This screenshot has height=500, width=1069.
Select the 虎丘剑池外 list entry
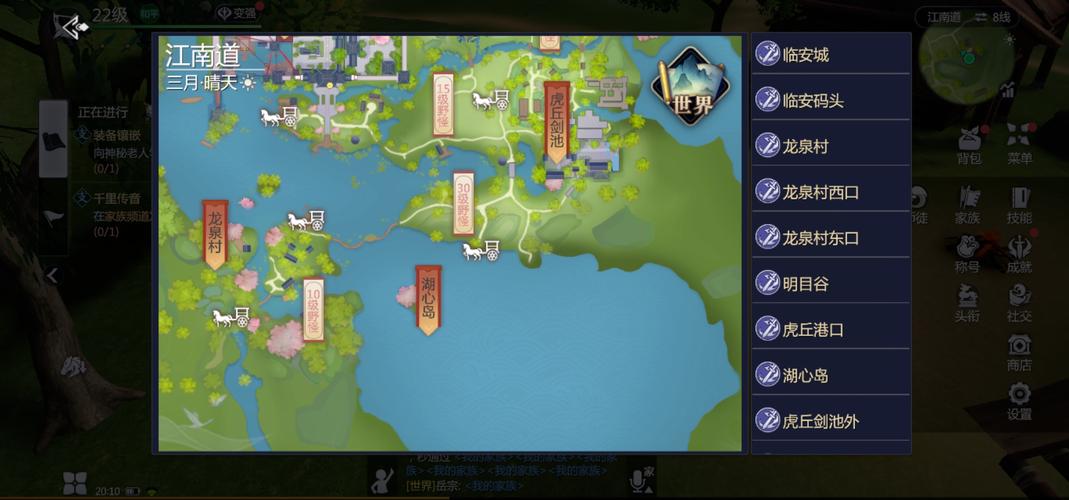[830, 421]
